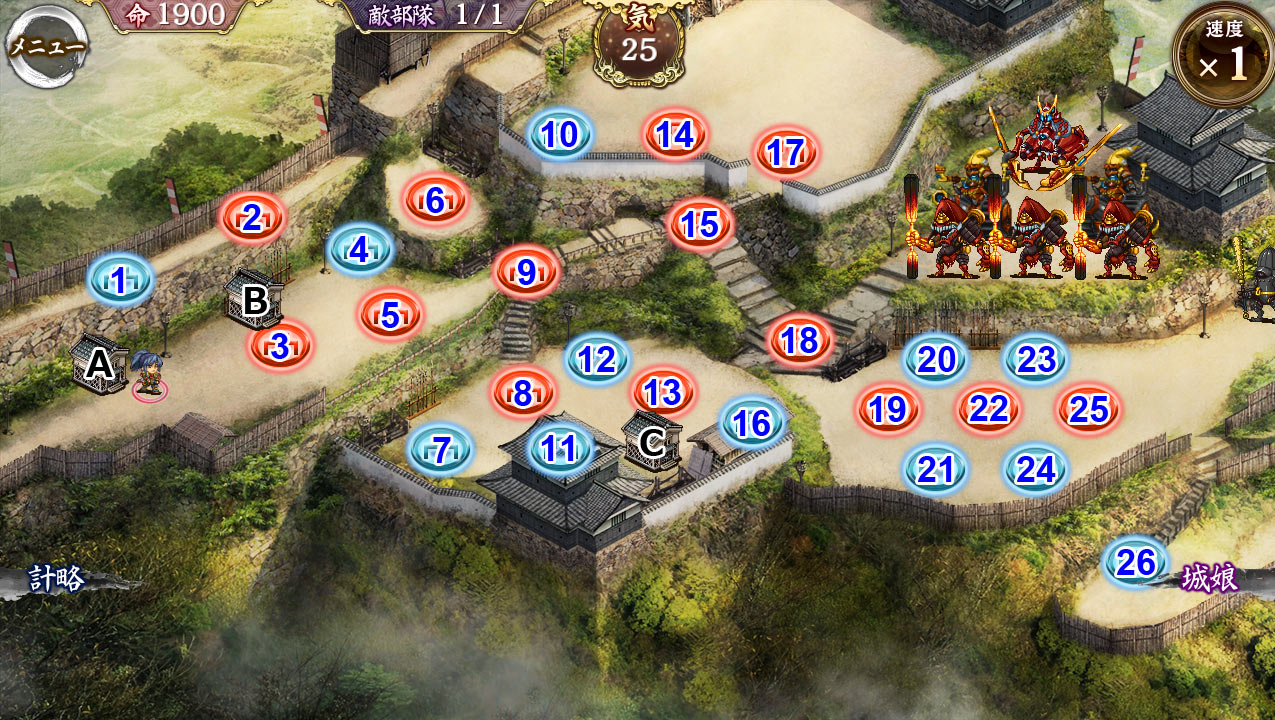
Task: Select blue deployment slot 16
Action: [752, 423]
